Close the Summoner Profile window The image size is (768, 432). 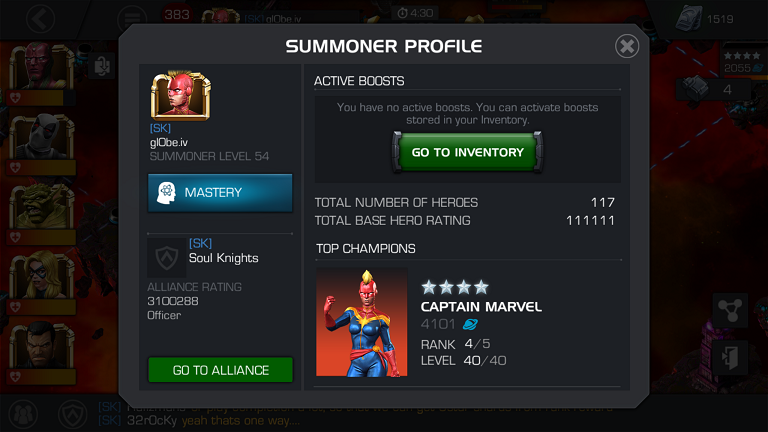click(x=627, y=46)
